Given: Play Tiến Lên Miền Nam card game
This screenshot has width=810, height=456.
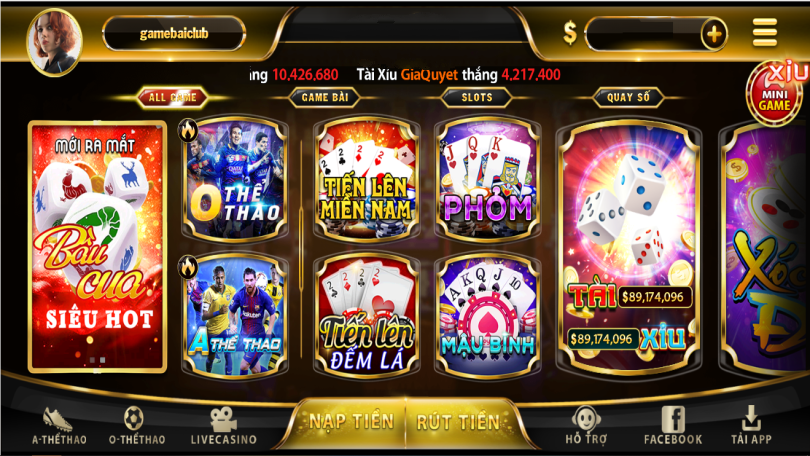Looking at the screenshot, I should 367,181.
